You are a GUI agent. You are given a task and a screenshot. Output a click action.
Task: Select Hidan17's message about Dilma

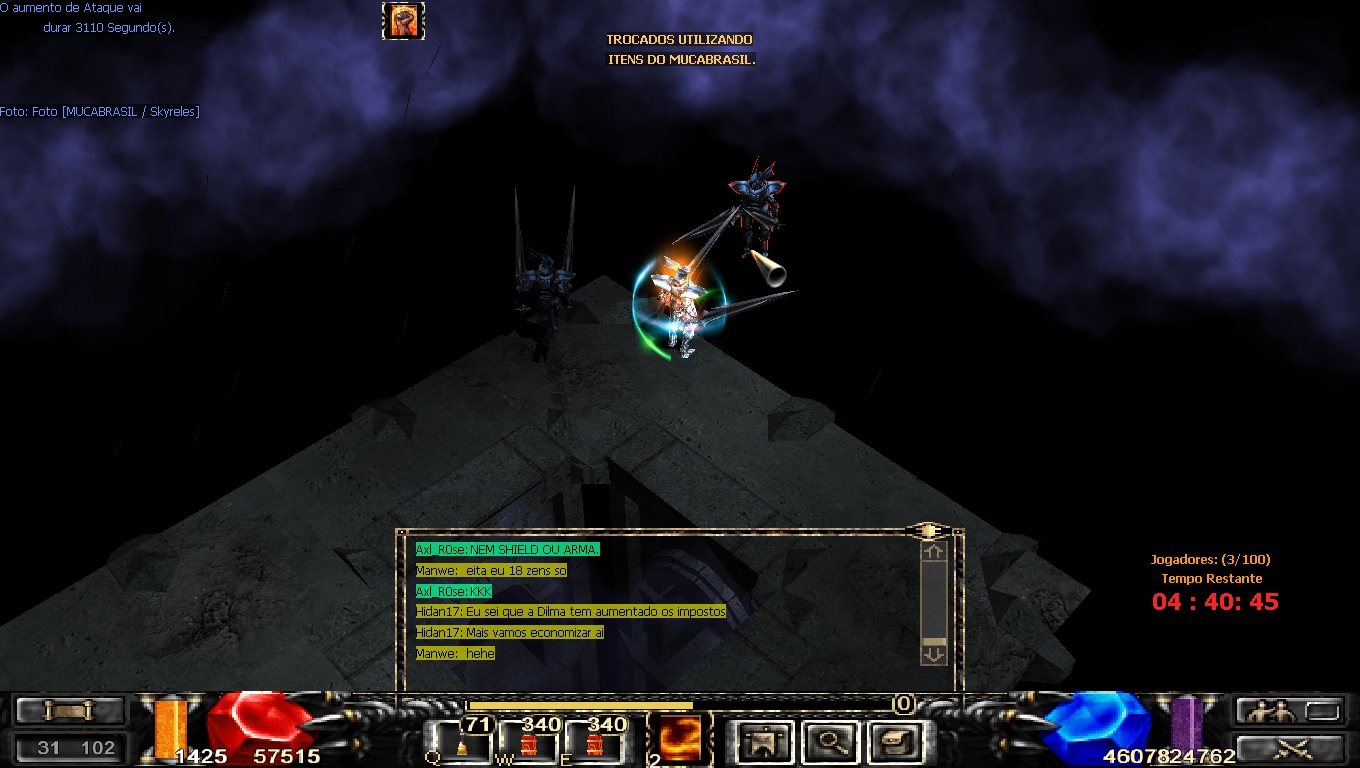tap(570, 611)
